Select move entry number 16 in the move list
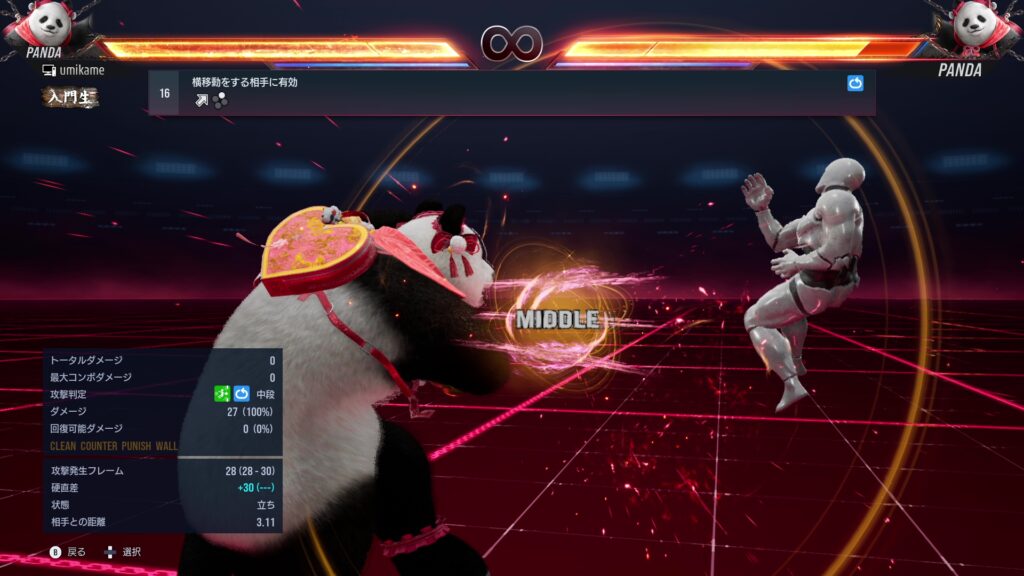Viewport: 1024px width, 576px height. 165,93
